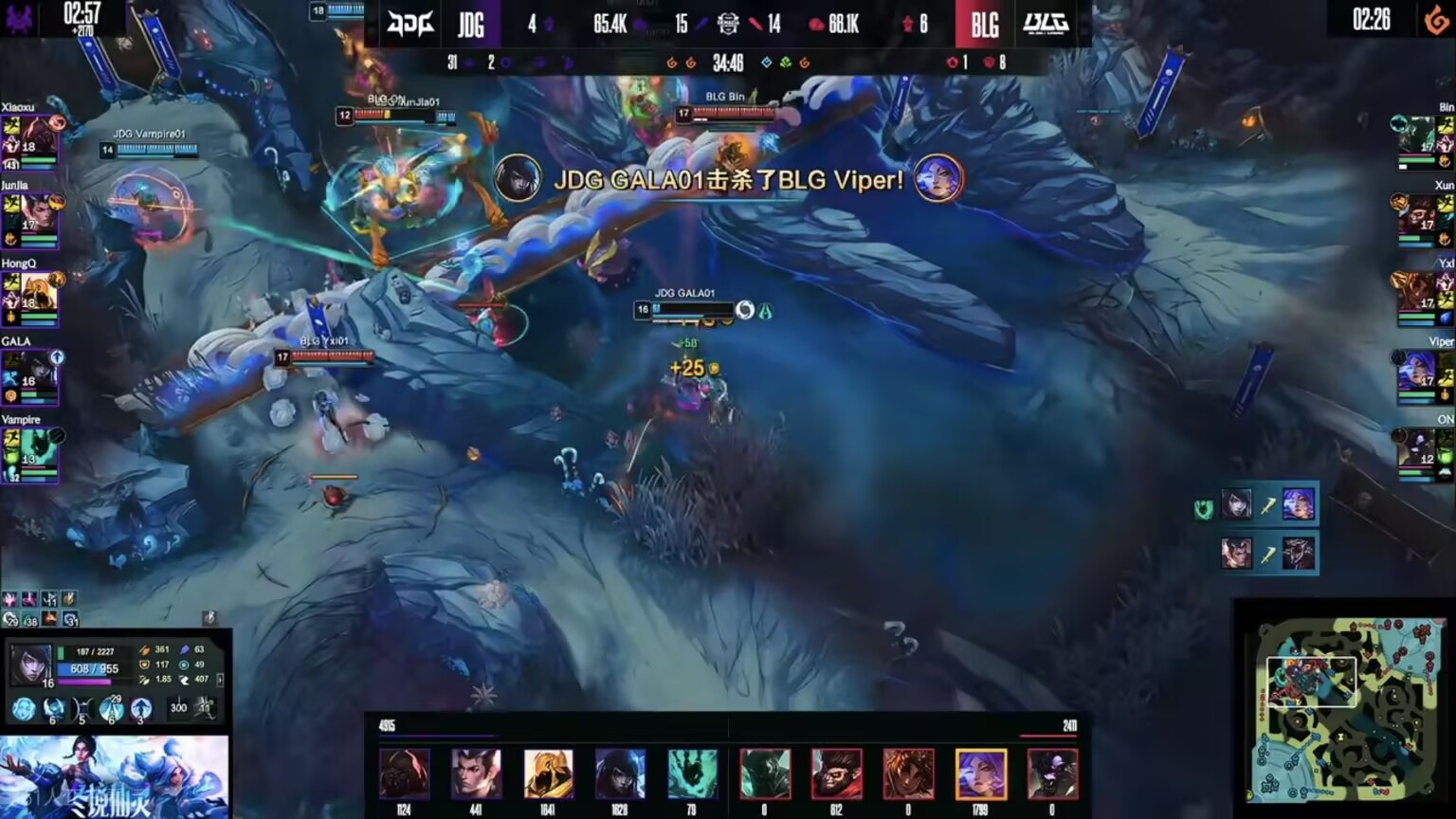Image resolution: width=1456 pixels, height=819 pixels.
Task: Click the selected champion portrait at level 16
Action: tap(29, 664)
